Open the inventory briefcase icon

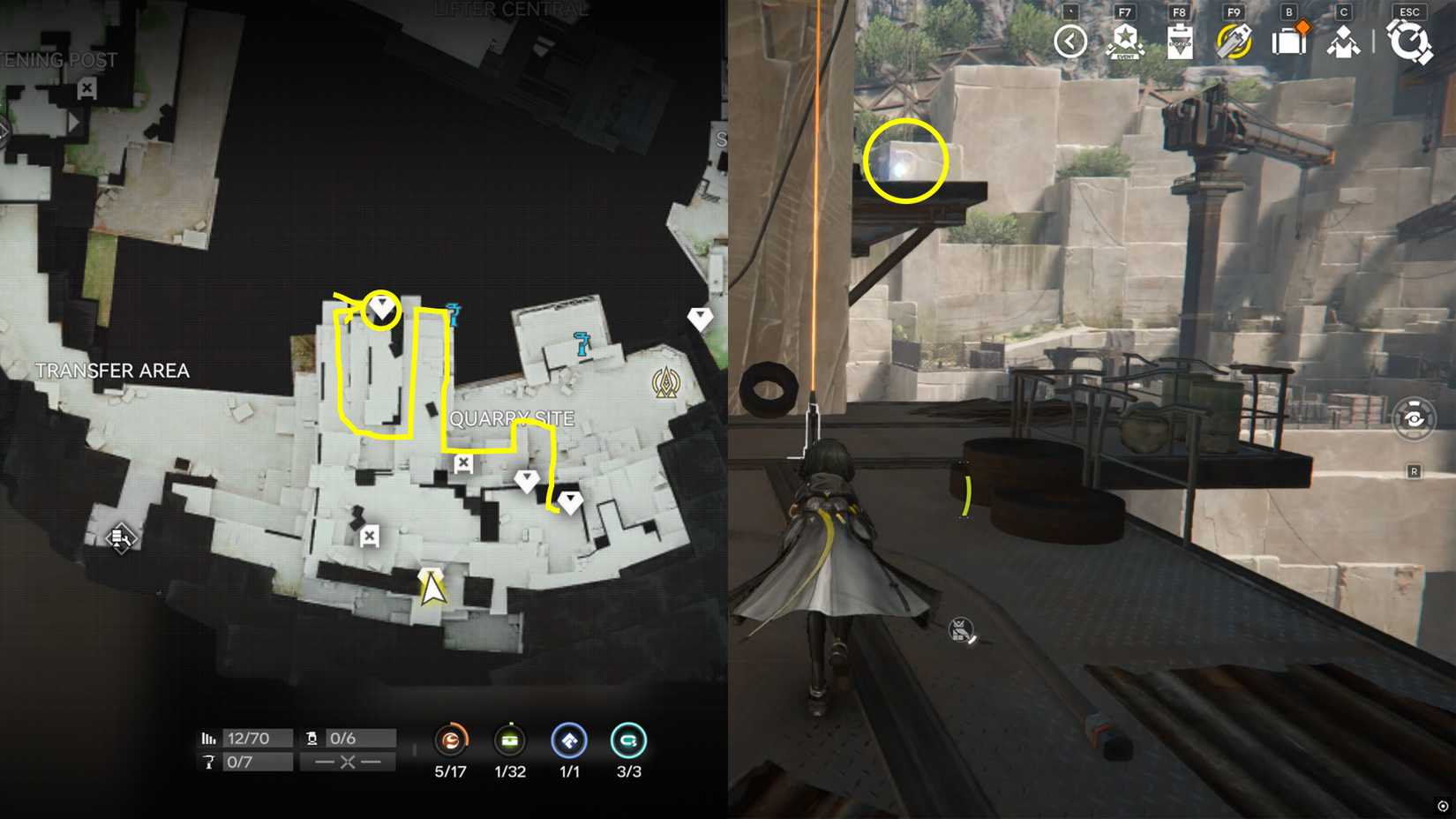(1288, 40)
